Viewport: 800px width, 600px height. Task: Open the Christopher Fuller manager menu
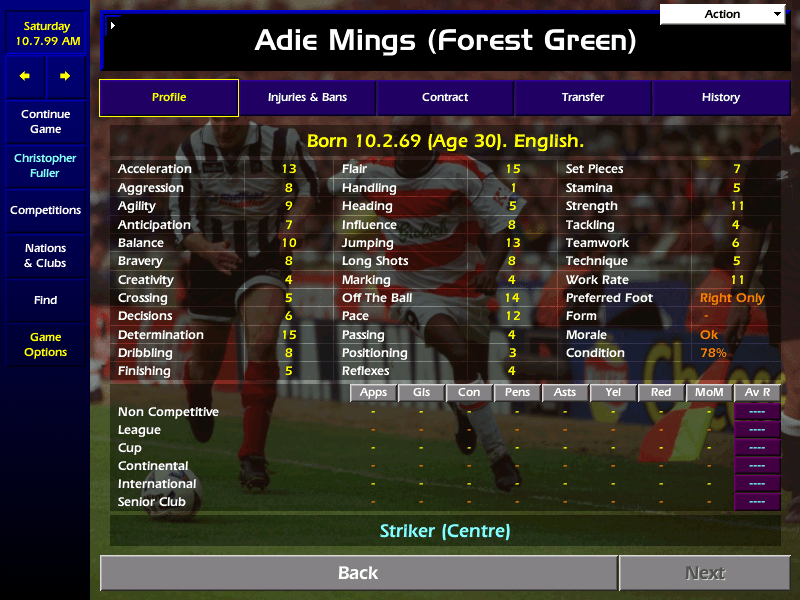coord(45,166)
